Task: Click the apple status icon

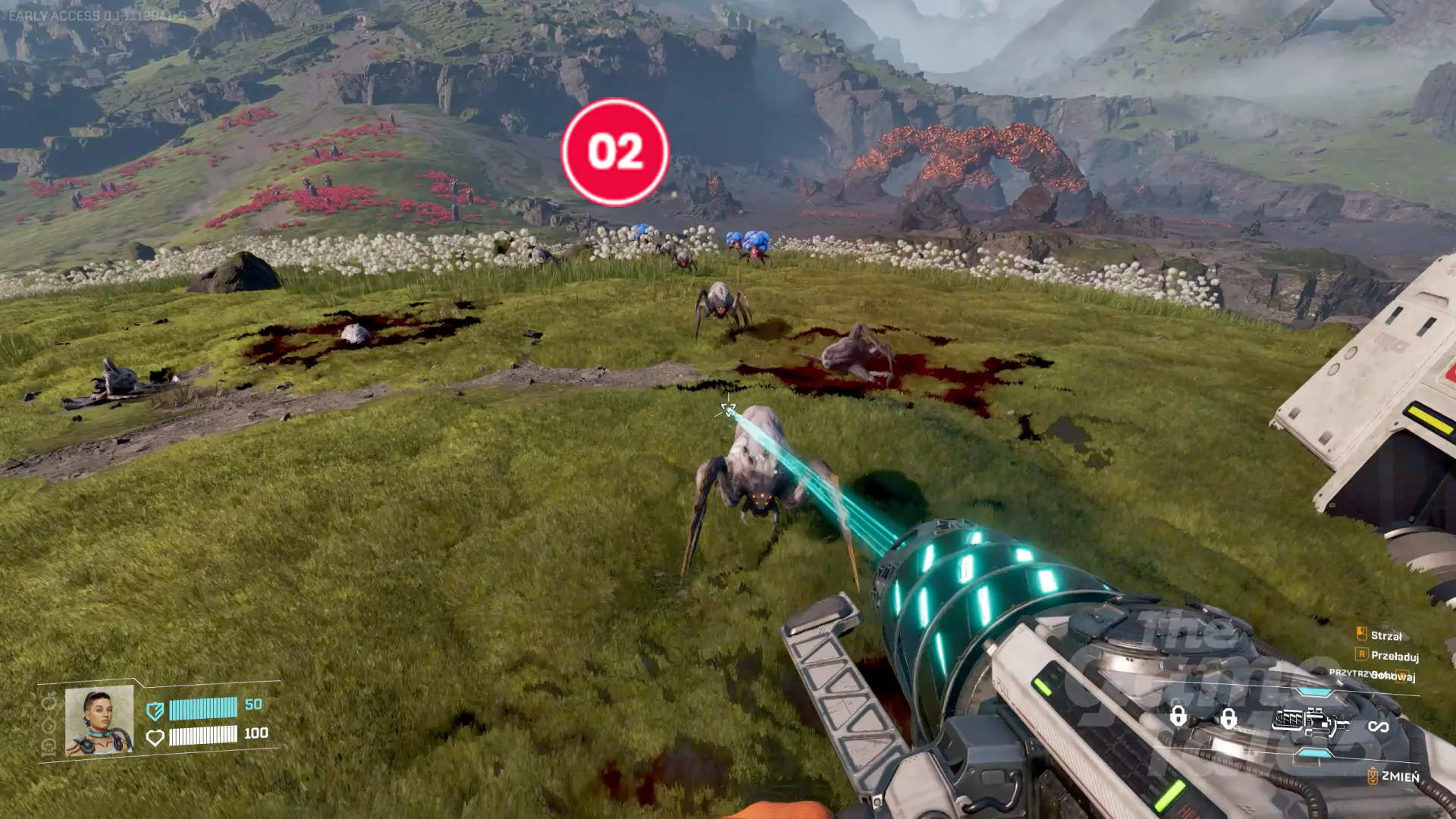Action: (49, 702)
